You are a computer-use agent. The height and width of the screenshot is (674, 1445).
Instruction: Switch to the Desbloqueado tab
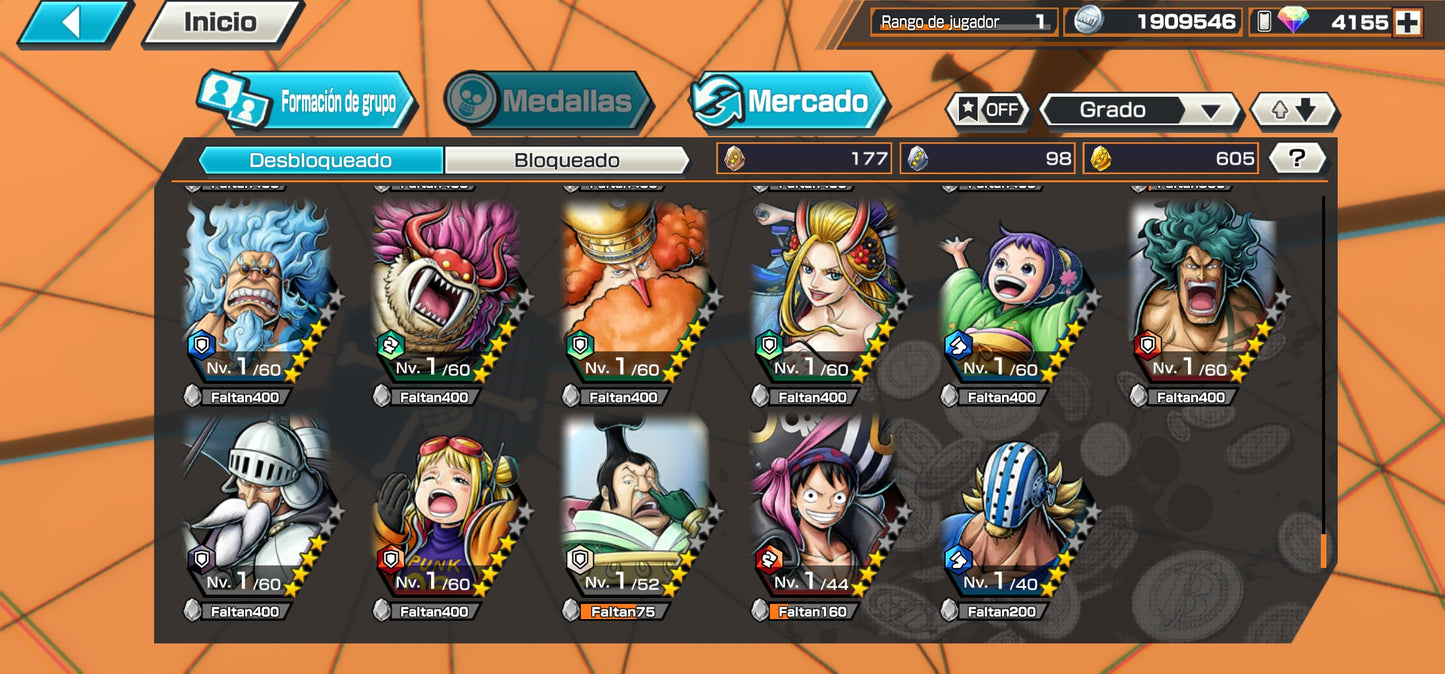[320, 160]
